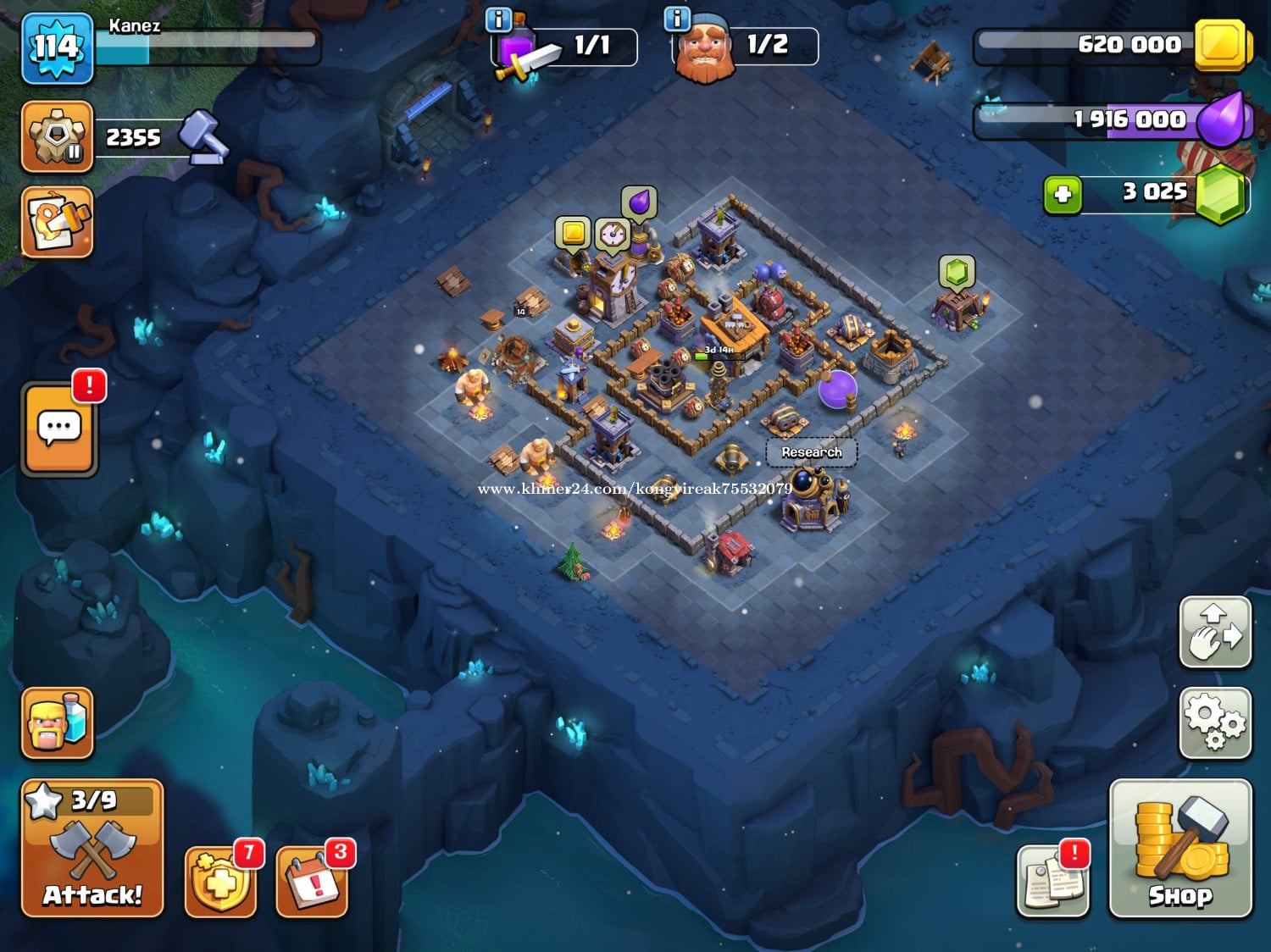Collect gold from the gold bubble

click(573, 232)
